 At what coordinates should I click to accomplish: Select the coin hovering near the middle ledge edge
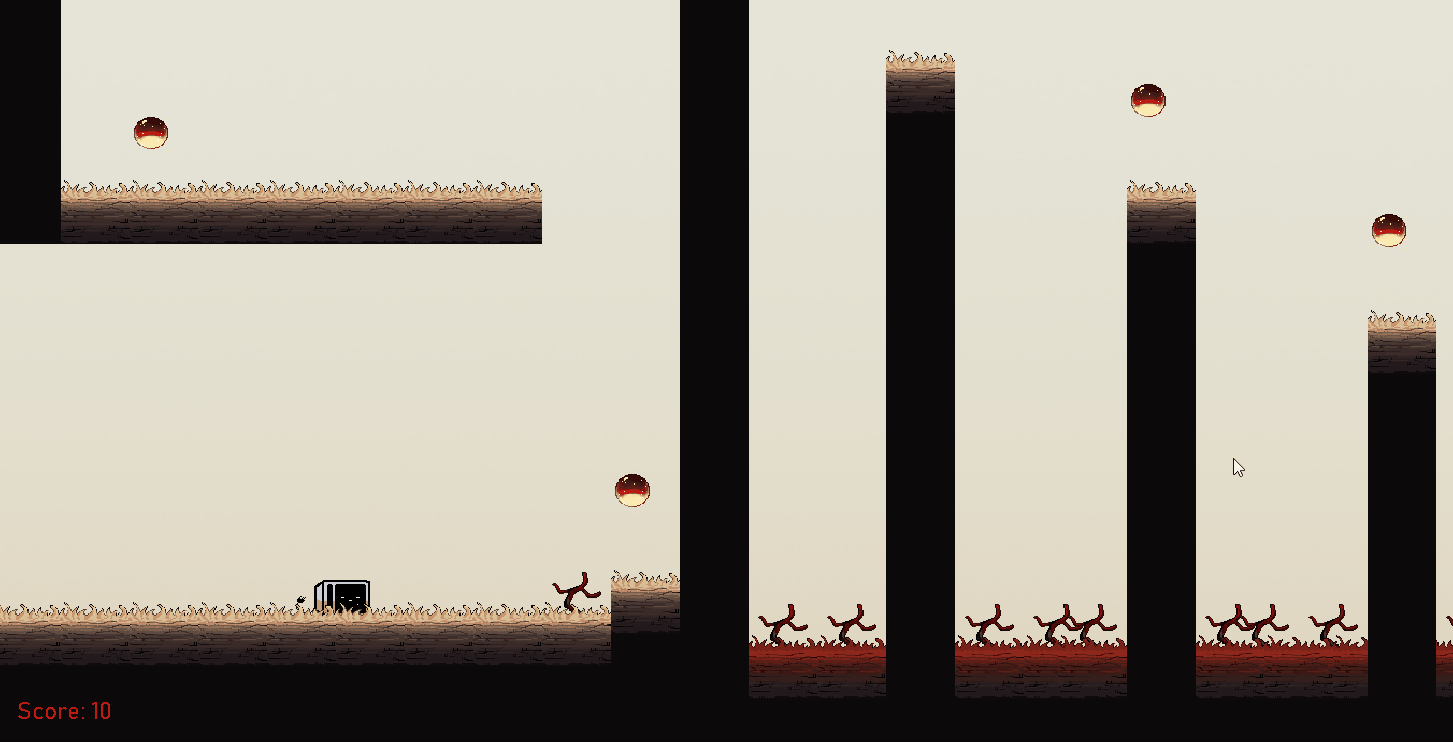632,490
